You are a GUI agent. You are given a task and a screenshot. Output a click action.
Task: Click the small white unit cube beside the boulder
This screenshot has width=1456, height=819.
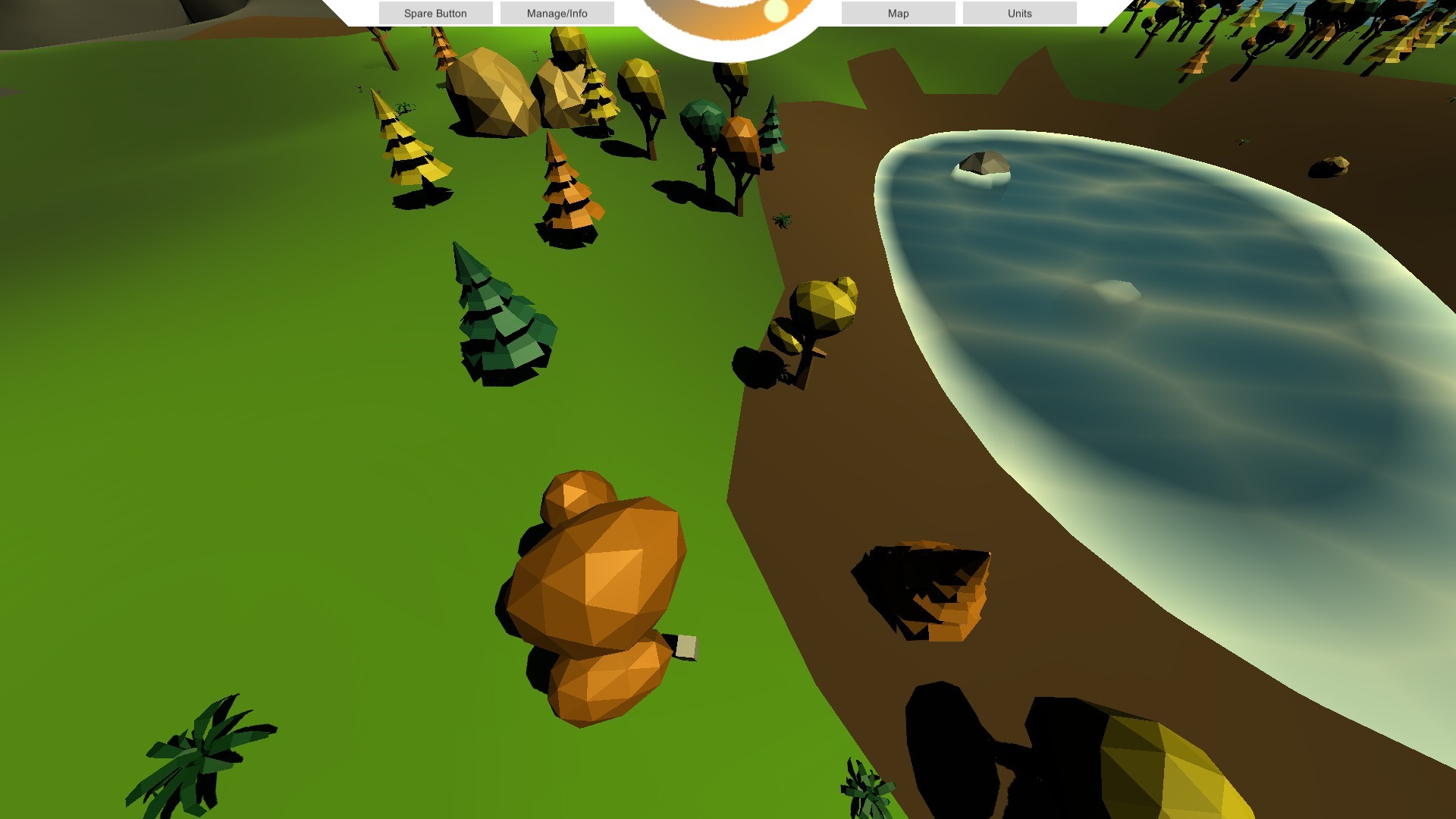click(x=685, y=645)
